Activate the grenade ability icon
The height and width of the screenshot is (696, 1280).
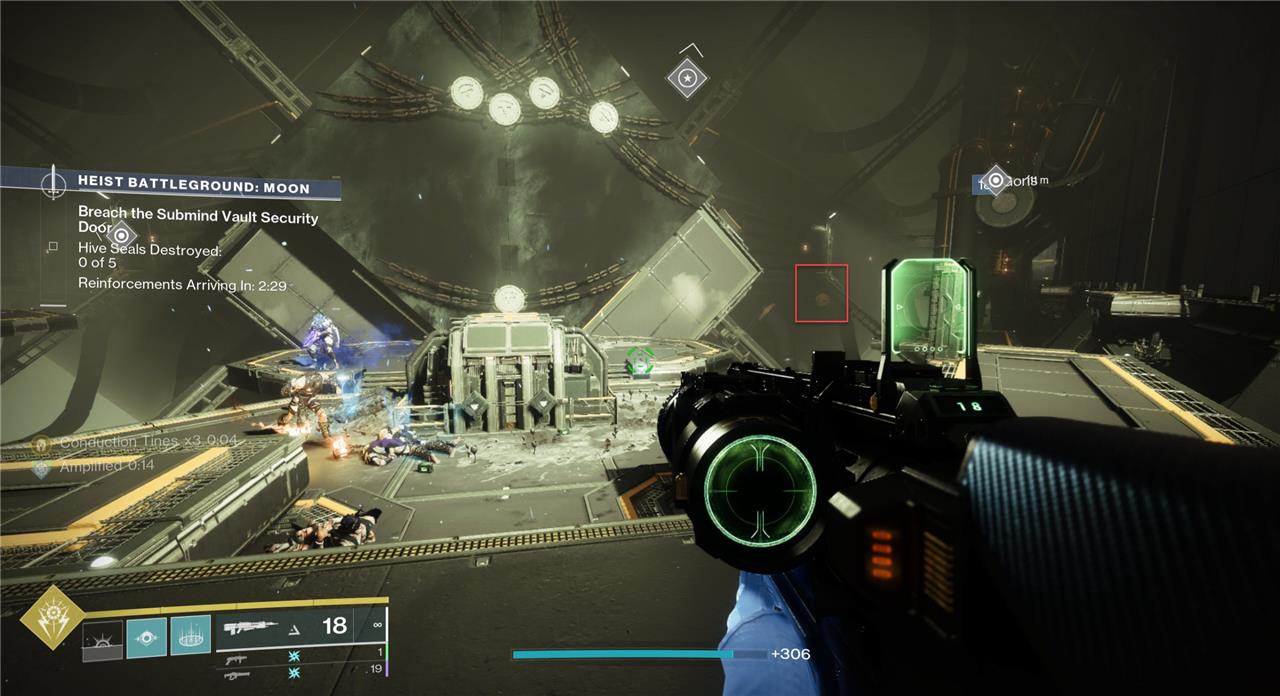click(x=102, y=638)
